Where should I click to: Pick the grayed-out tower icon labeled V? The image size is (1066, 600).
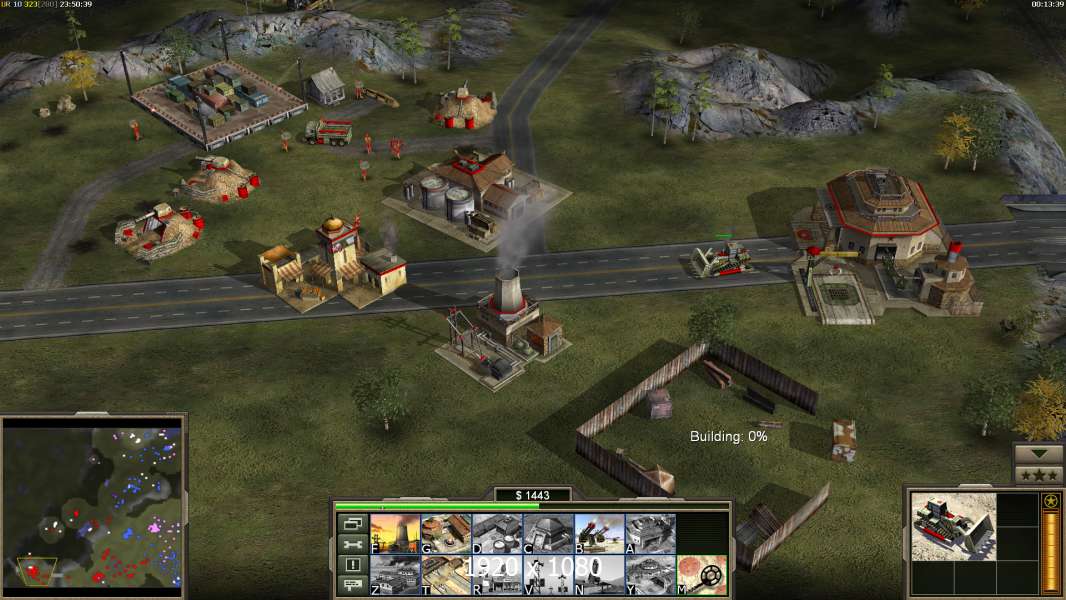pos(548,574)
